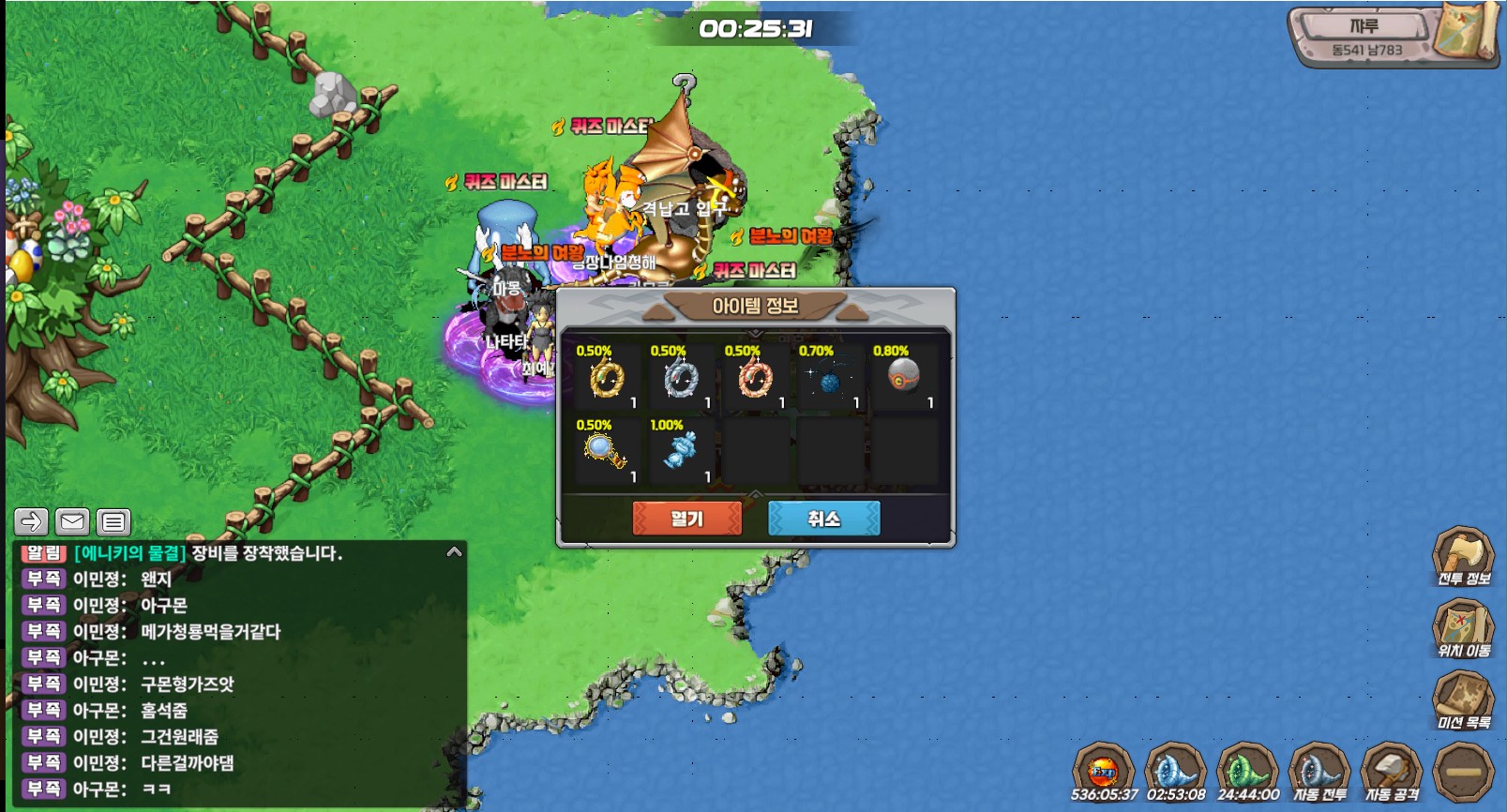Choose the blue crystal figurine item
Viewport: 1507px width, 812px height.
pyautogui.click(x=682, y=452)
